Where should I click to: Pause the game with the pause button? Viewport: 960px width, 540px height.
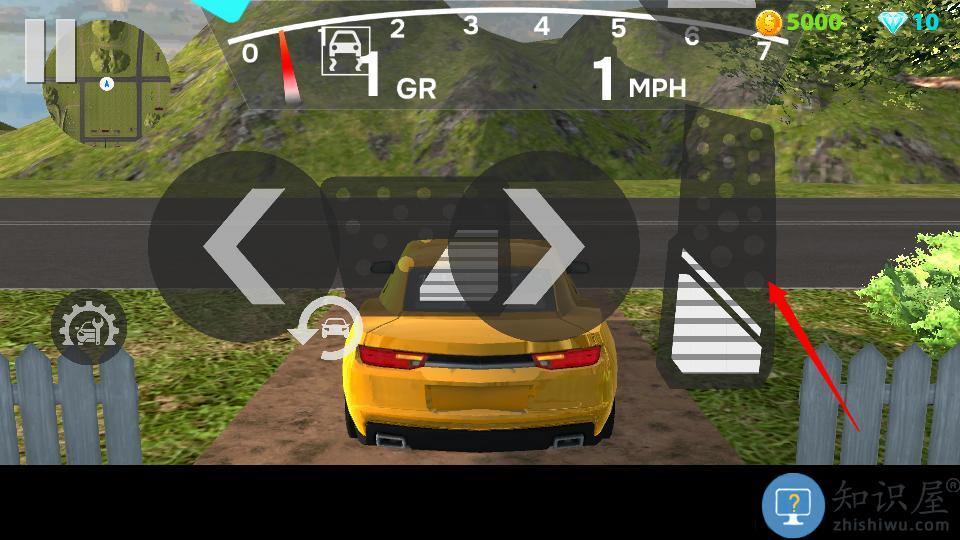[x=50, y=50]
